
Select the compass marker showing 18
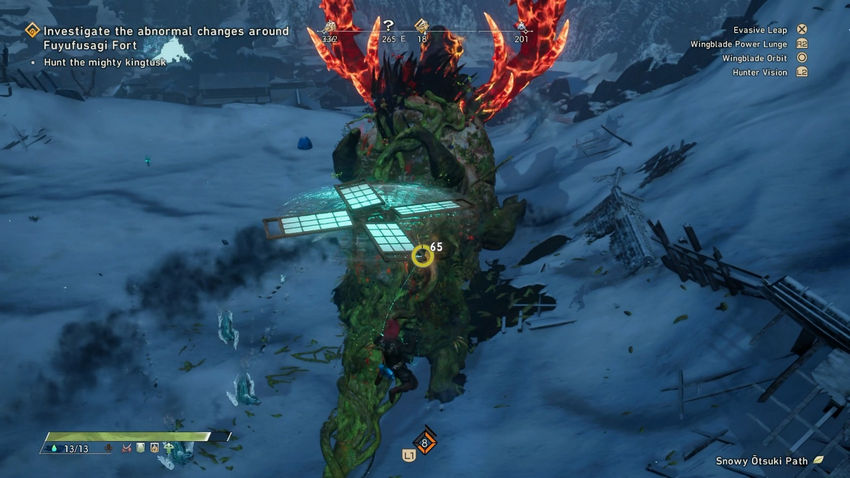tap(421, 27)
